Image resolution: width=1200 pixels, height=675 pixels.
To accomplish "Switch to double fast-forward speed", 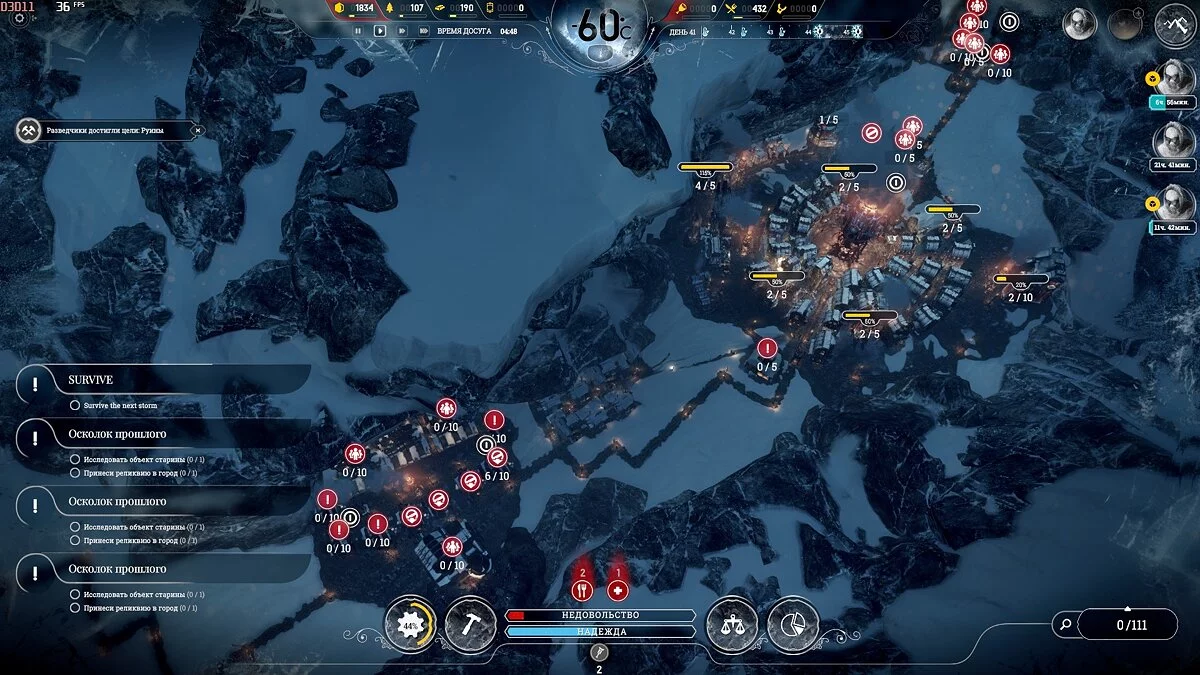I will point(402,31).
